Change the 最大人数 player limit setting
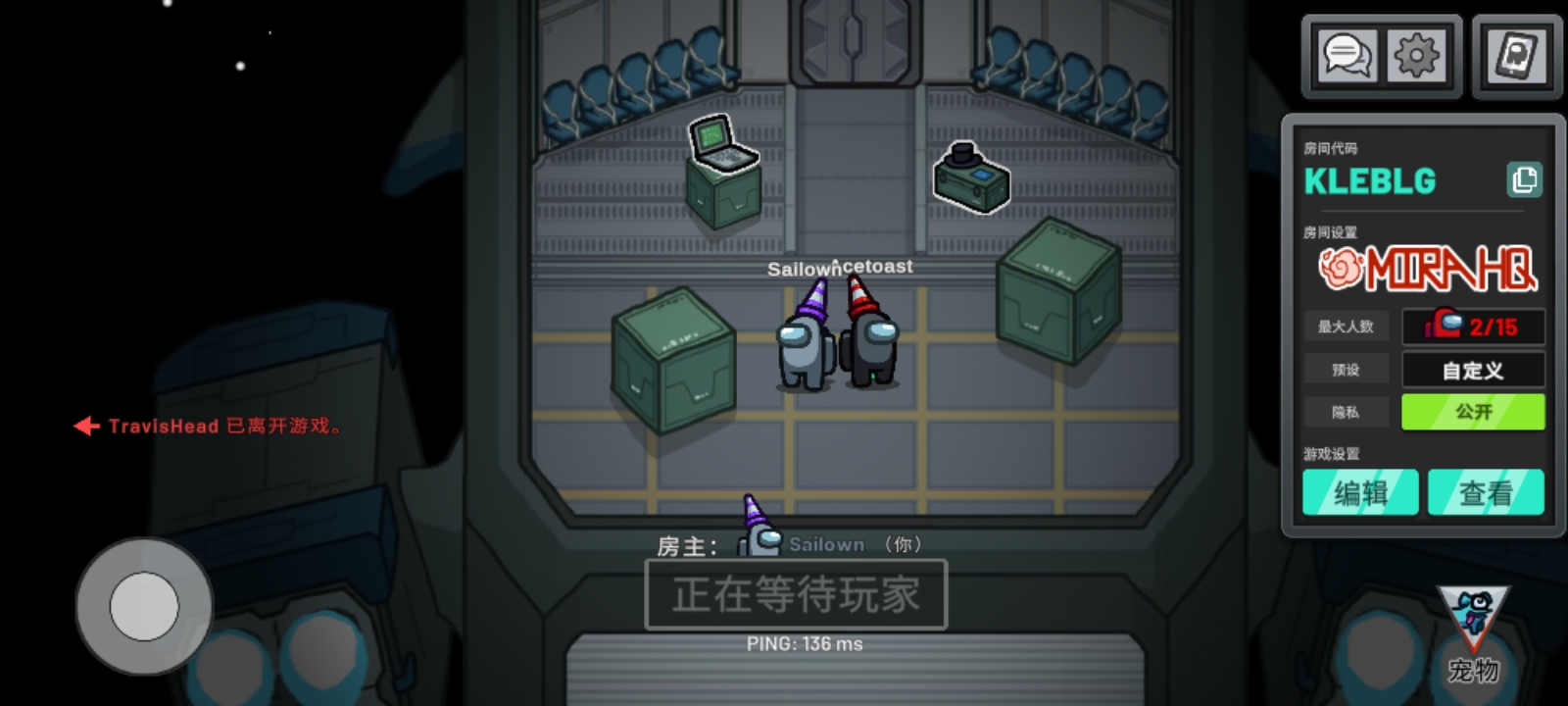Screen dimensions: 1568x706 point(1347,327)
